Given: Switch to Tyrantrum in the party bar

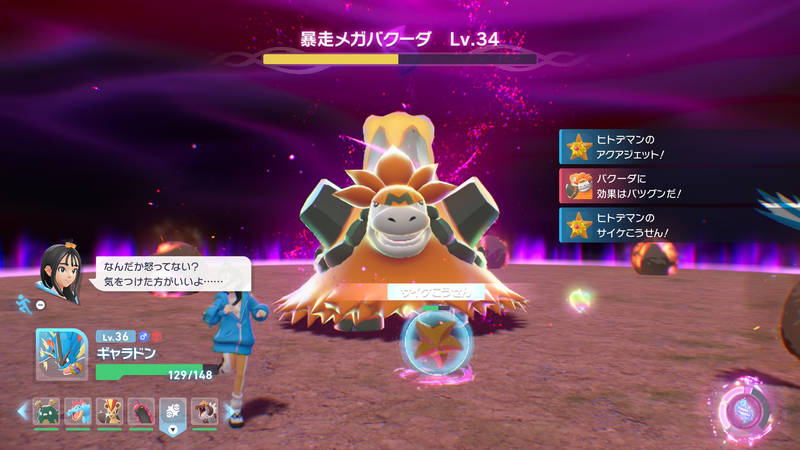Looking at the screenshot, I should pos(205,411).
